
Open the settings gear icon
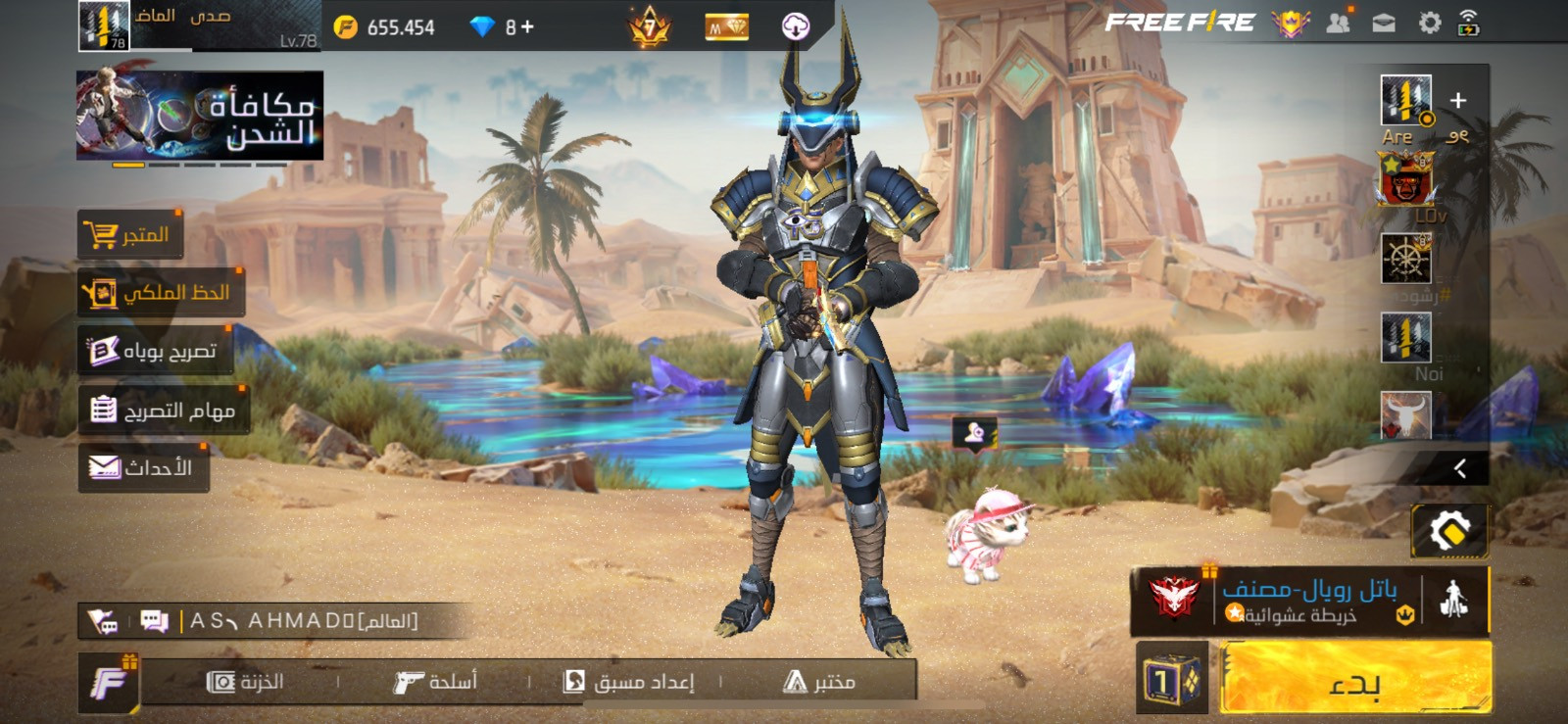point(1430,23)
